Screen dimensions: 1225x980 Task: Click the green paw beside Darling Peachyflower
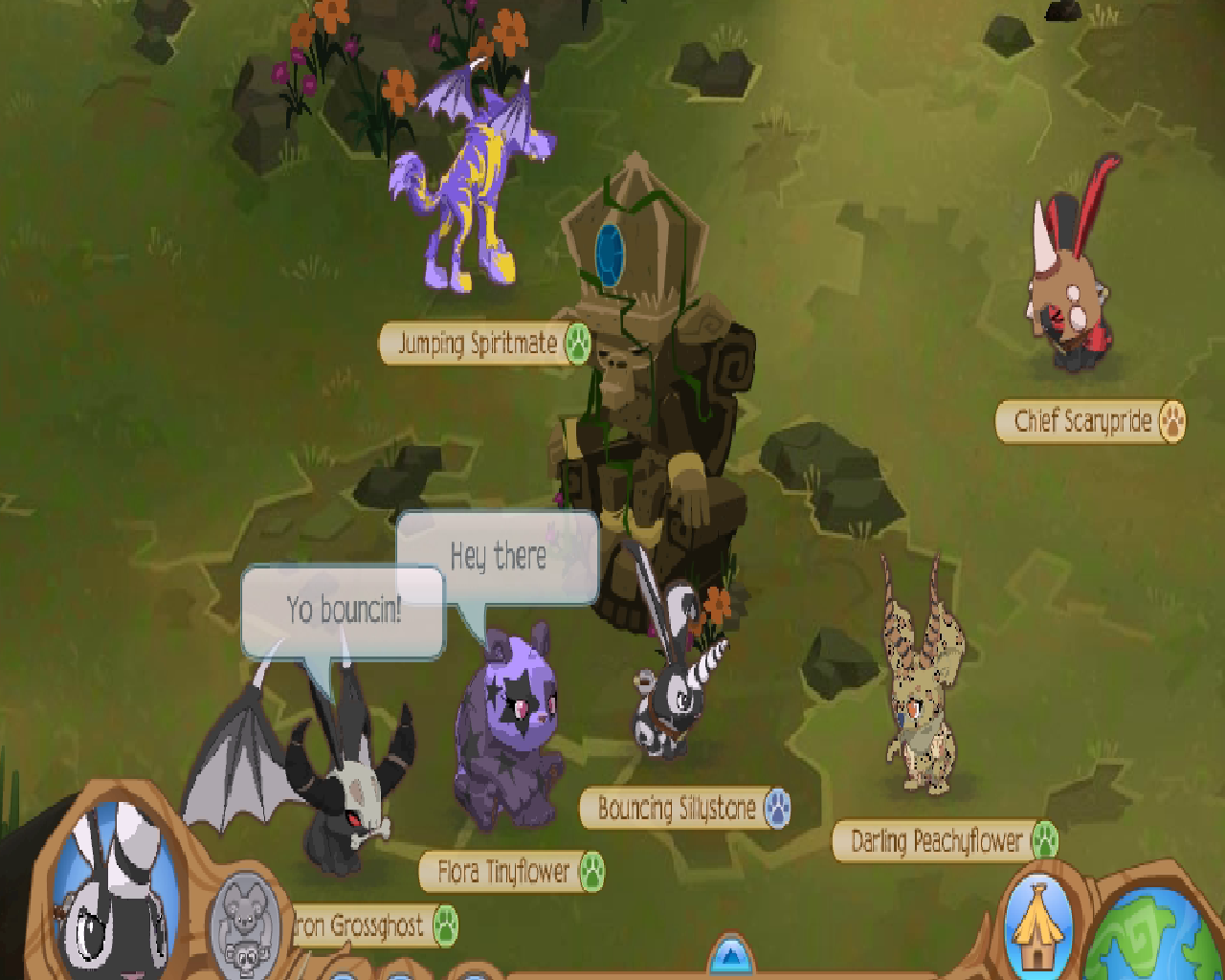1043,841
